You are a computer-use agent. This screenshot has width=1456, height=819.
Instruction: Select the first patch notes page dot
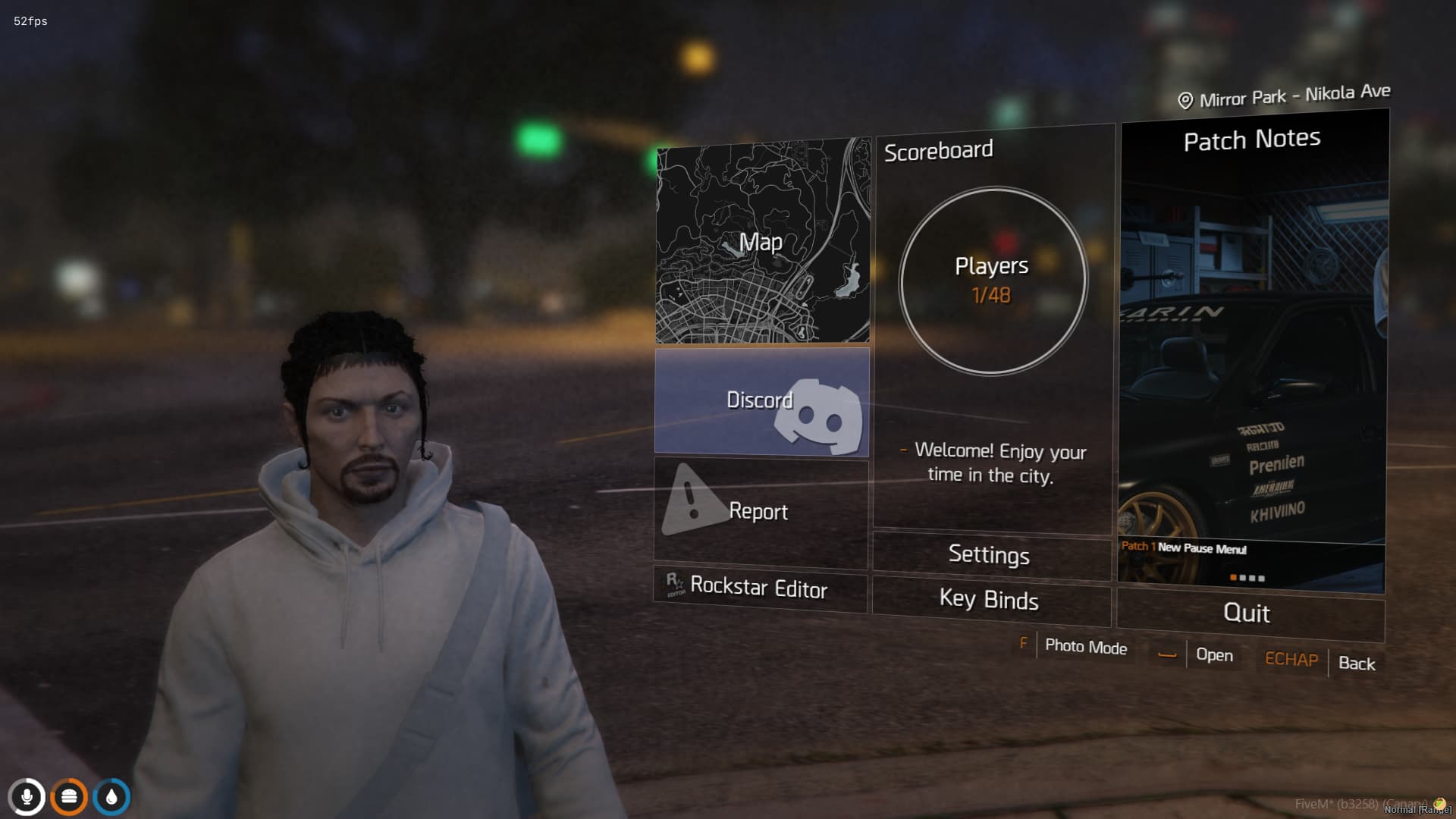1233,578
